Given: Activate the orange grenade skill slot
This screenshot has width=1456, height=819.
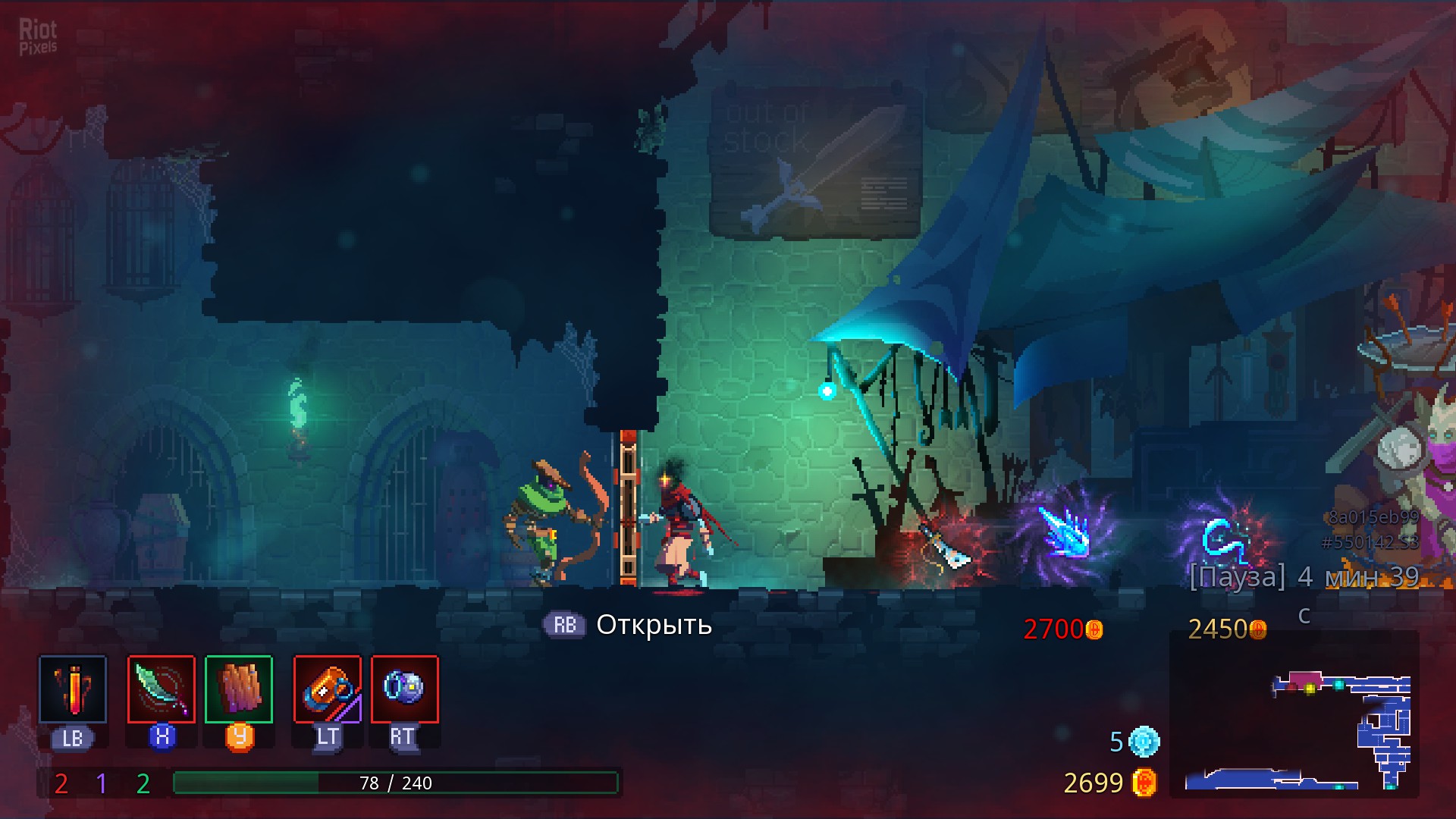Looking at the screenshot, I should (x=328, y=689).
